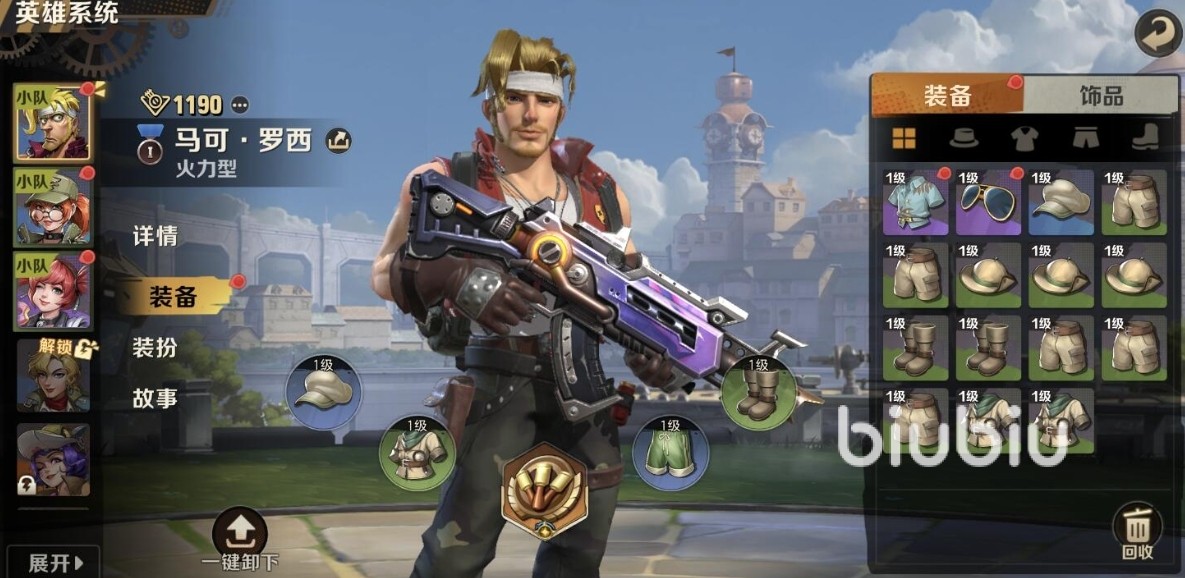Open the 回收 recycle bin
Screen dimensions: 1185x578
click(x=1137, y=532)
